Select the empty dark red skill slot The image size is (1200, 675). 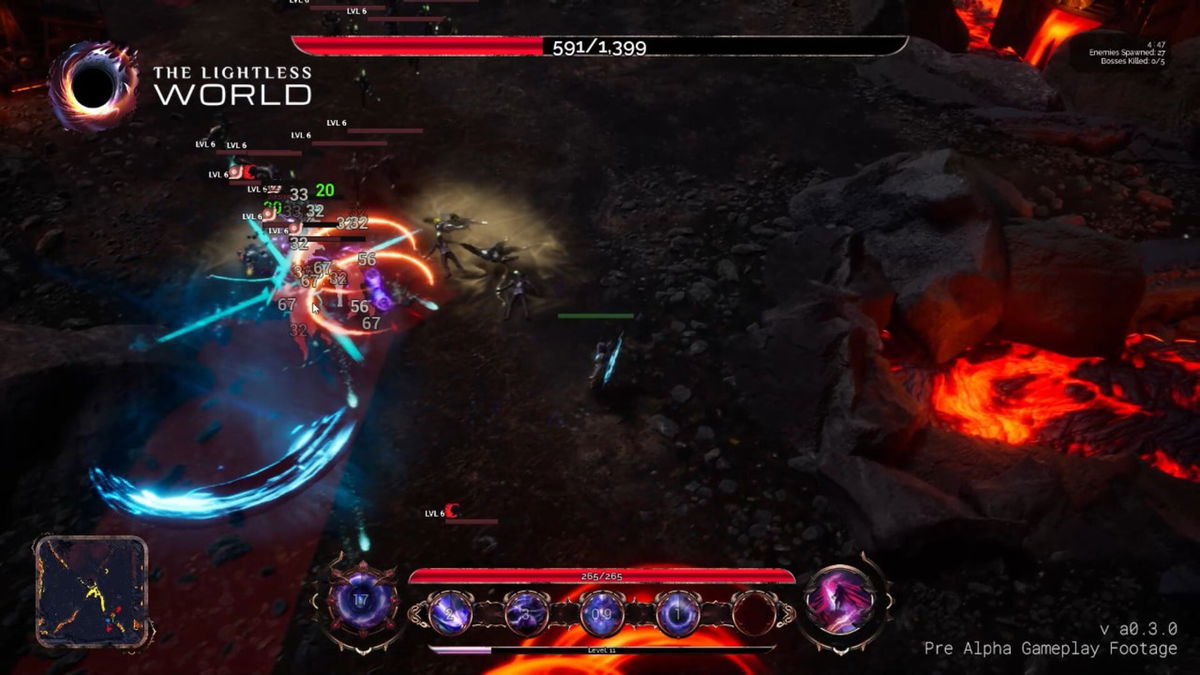(x=753, y=613)
